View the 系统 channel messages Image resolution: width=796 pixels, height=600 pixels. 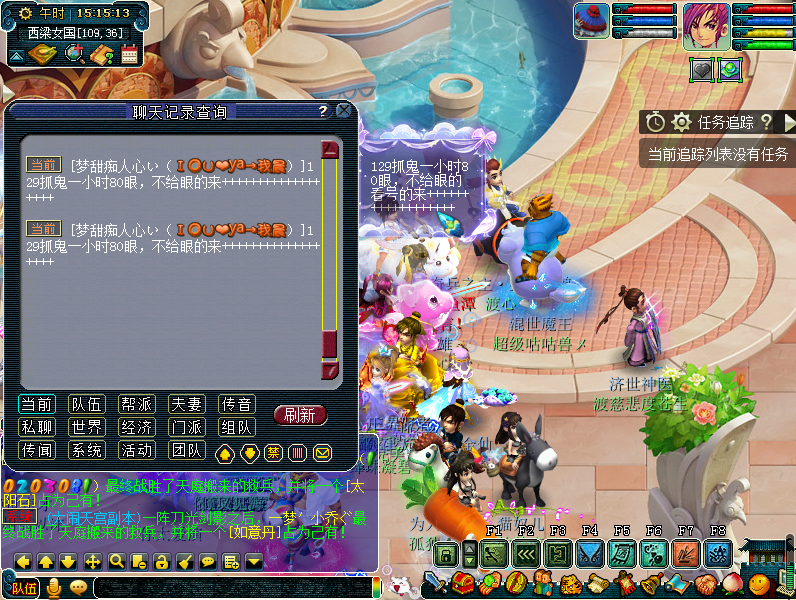coord(87,450)
